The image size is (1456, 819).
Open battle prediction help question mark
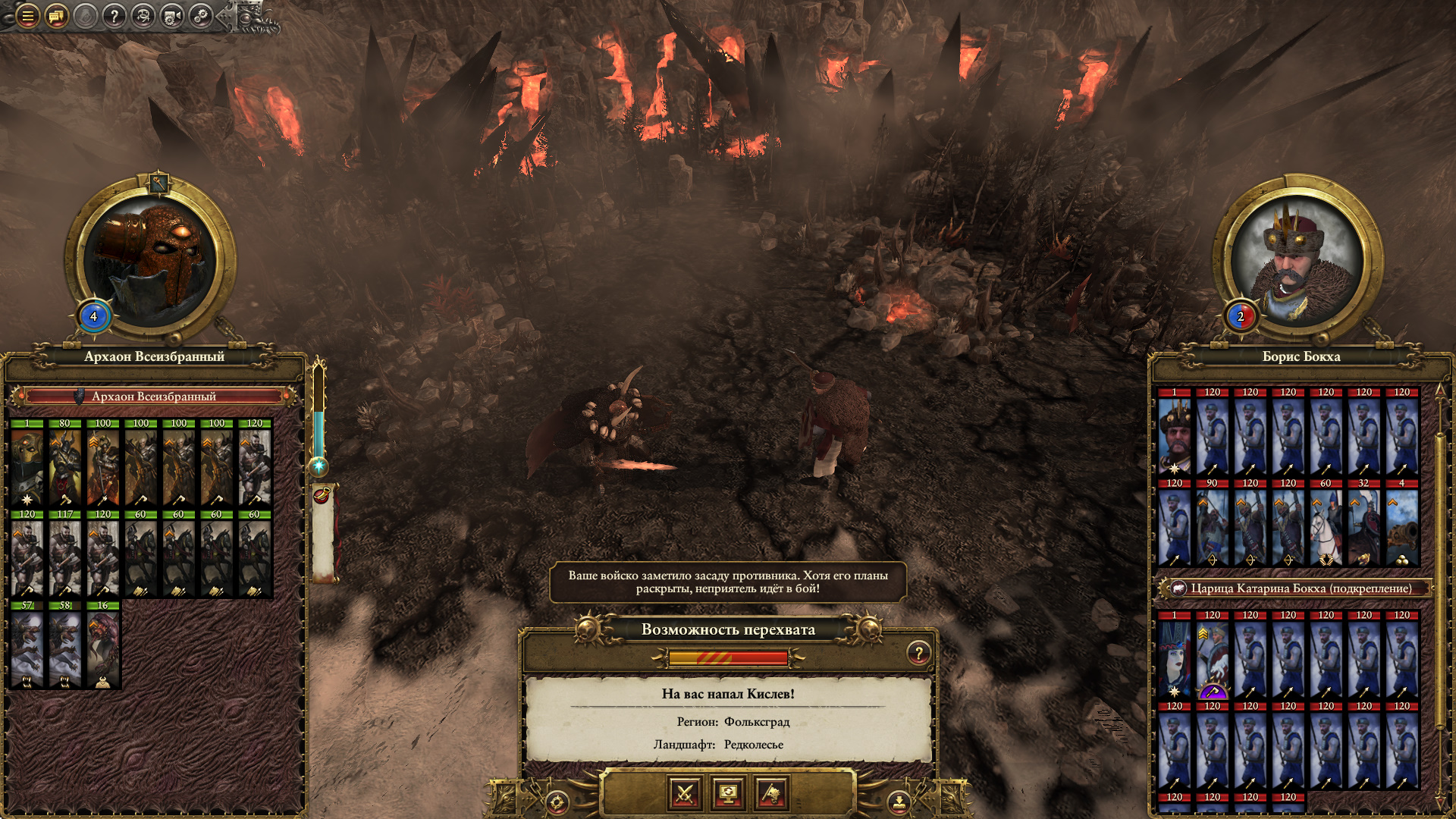click(918, 653)
